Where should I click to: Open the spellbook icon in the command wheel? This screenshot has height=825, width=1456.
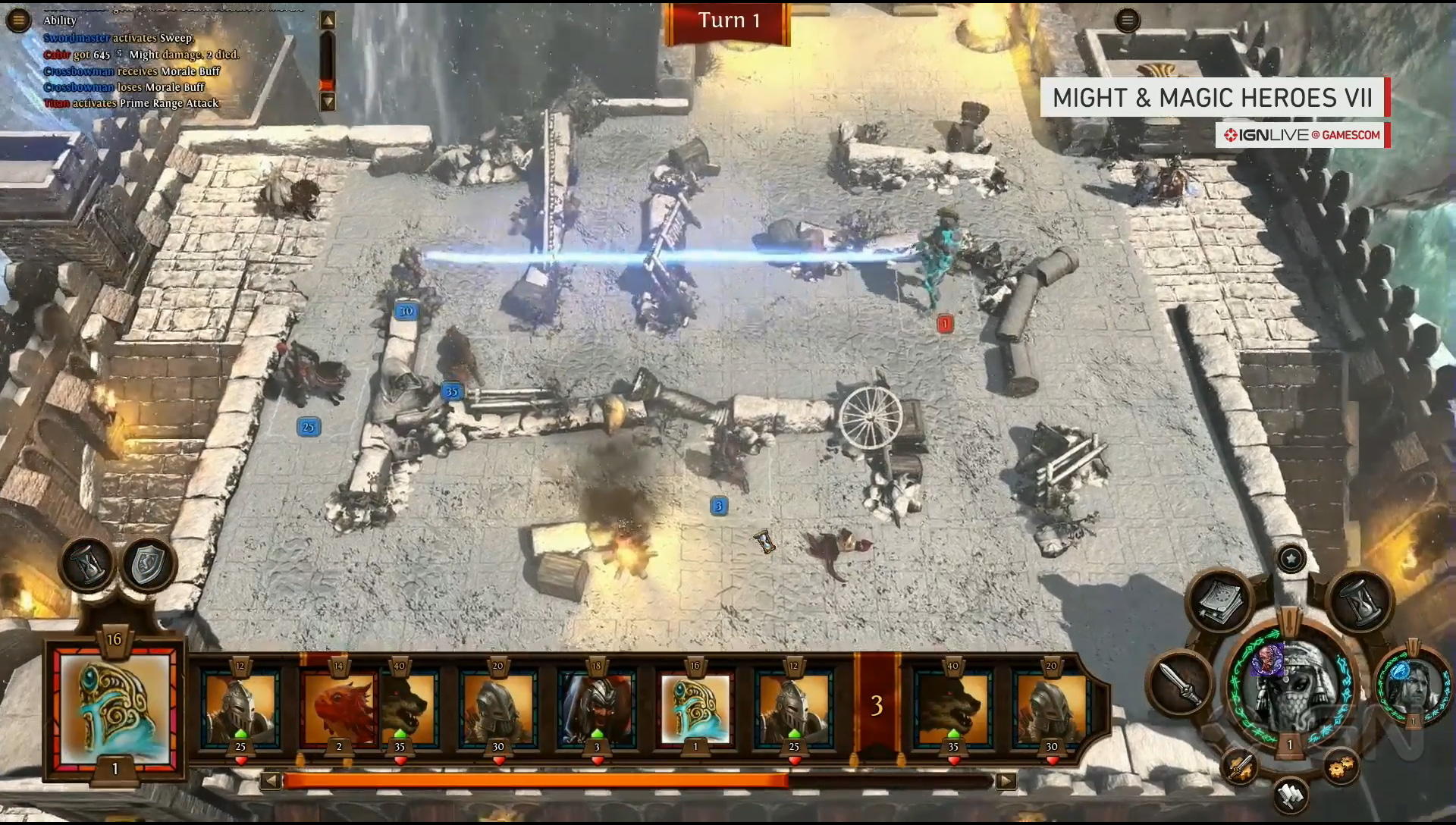[1221, 601]
